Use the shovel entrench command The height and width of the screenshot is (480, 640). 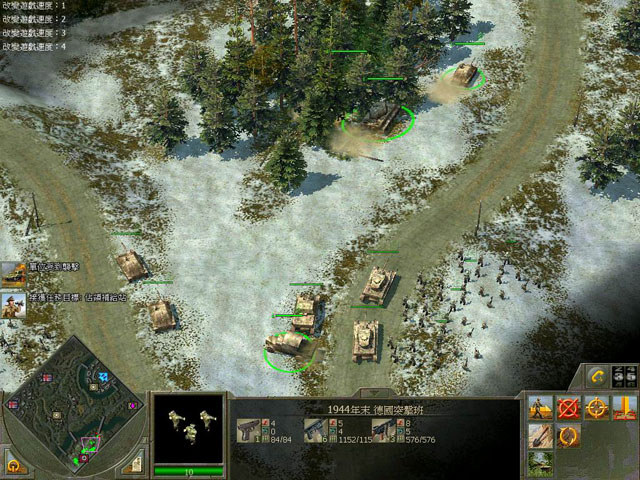click(541, 435)
